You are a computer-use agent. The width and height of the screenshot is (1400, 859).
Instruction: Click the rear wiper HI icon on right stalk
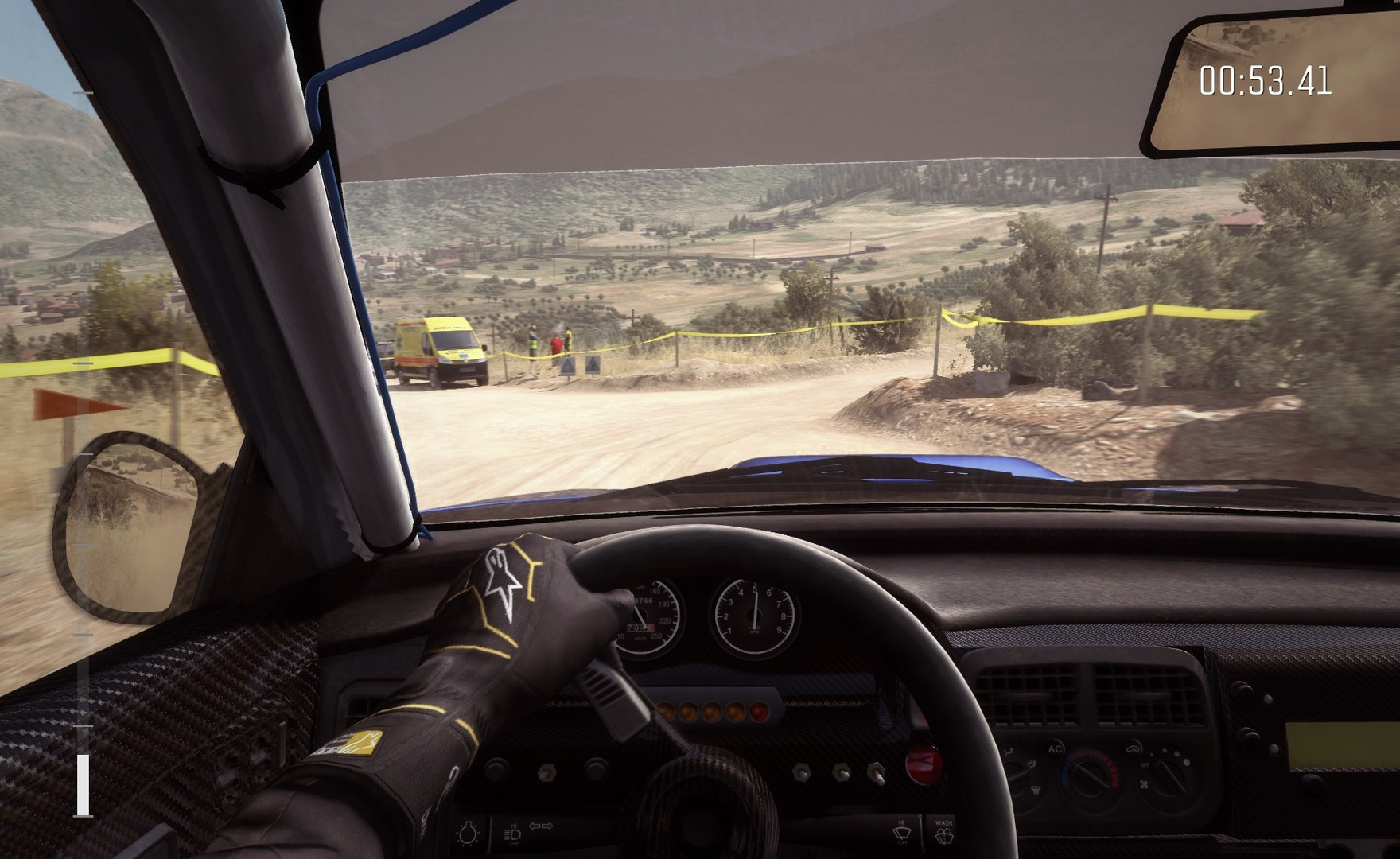(903, 830)
